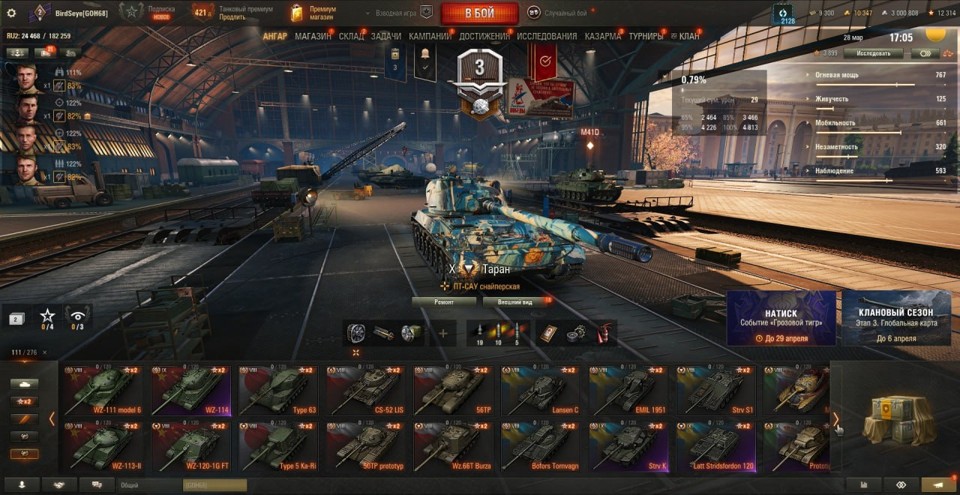Open the Натиск «Грозовой тигр» event banner
The width and height of the screenshot is (960, 495).
(x=781, y=318)
